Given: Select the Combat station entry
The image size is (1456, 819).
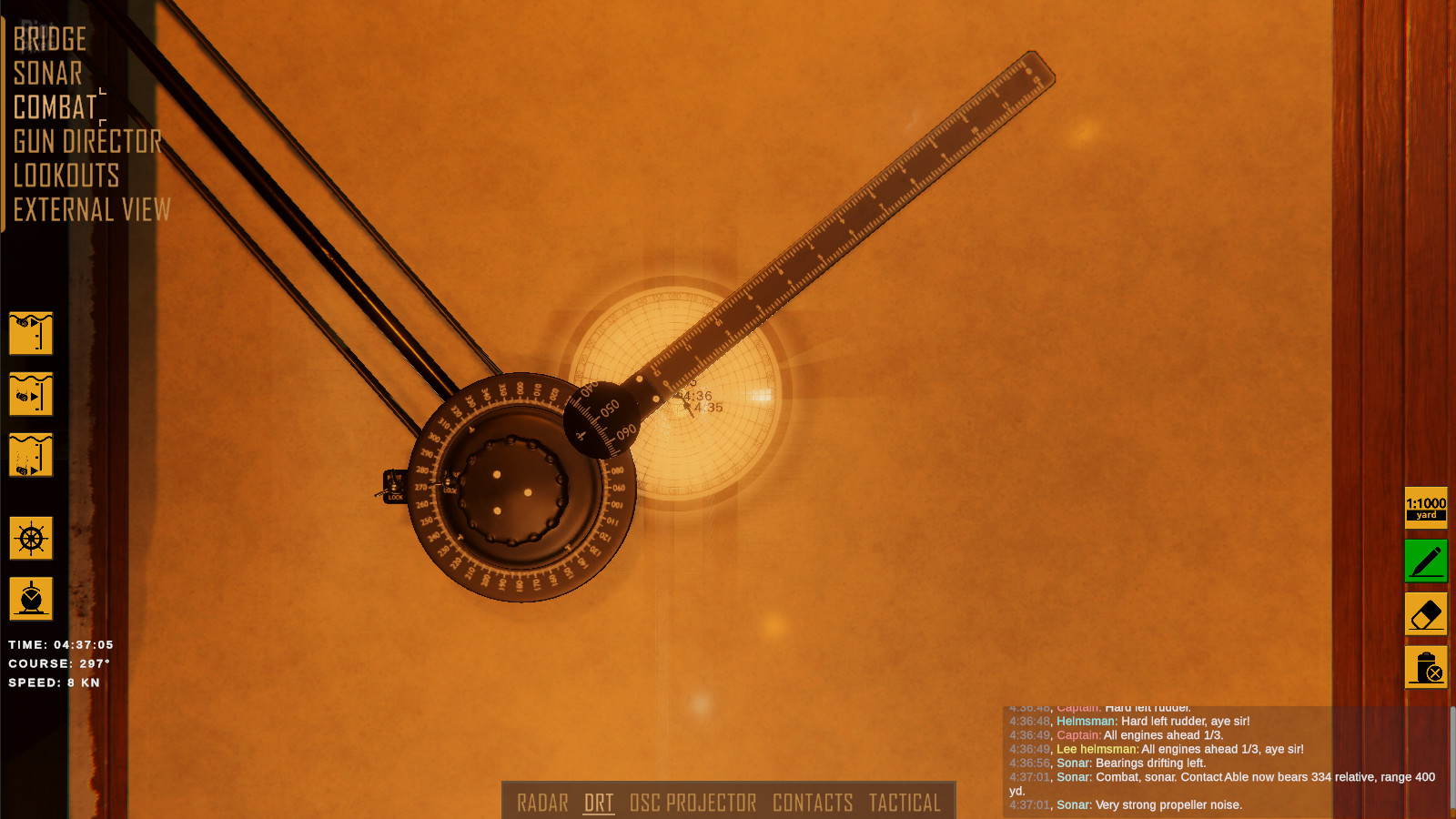Looking at the screenshot, I should [56, 107].
